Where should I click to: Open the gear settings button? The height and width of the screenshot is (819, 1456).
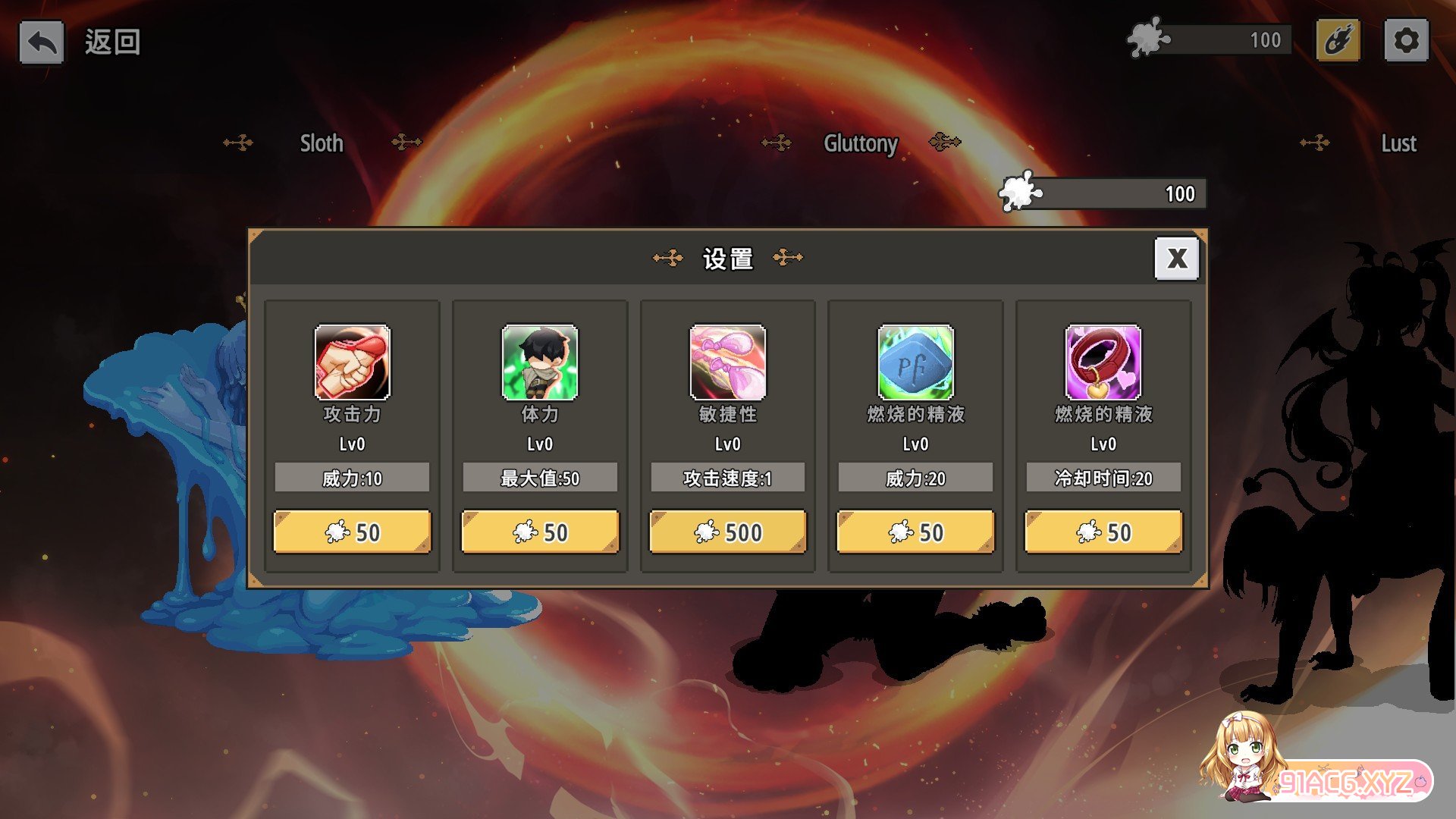[1406, 40]
